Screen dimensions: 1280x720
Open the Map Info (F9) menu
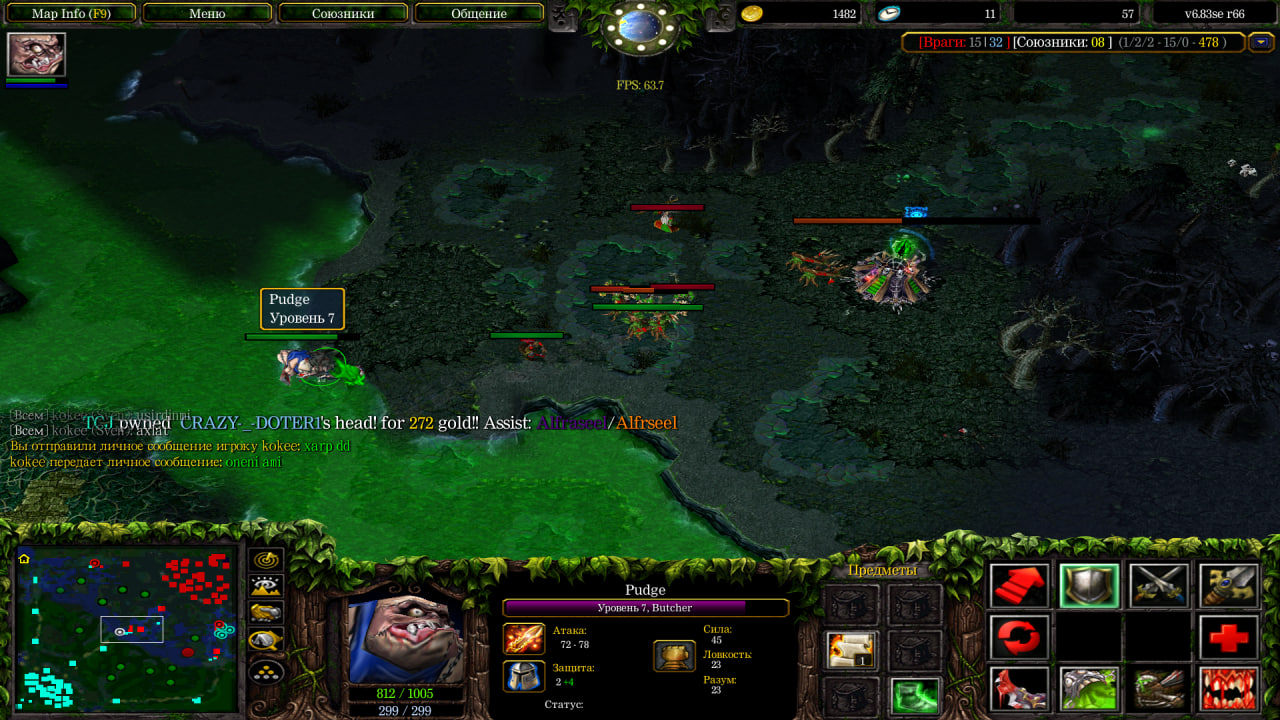(x=70, y=14)
